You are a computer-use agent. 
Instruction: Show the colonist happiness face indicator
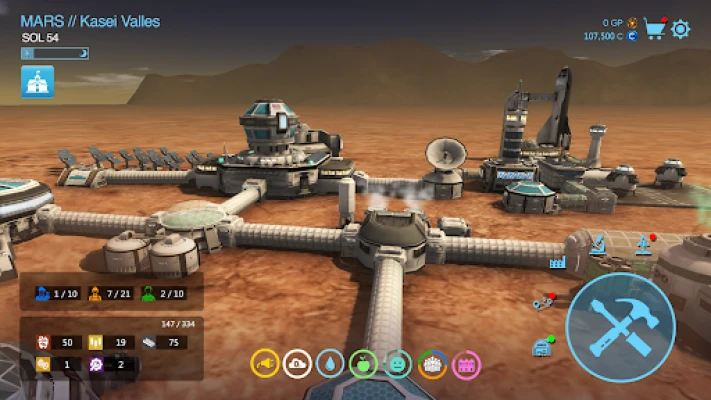click(x=398, y=364)
